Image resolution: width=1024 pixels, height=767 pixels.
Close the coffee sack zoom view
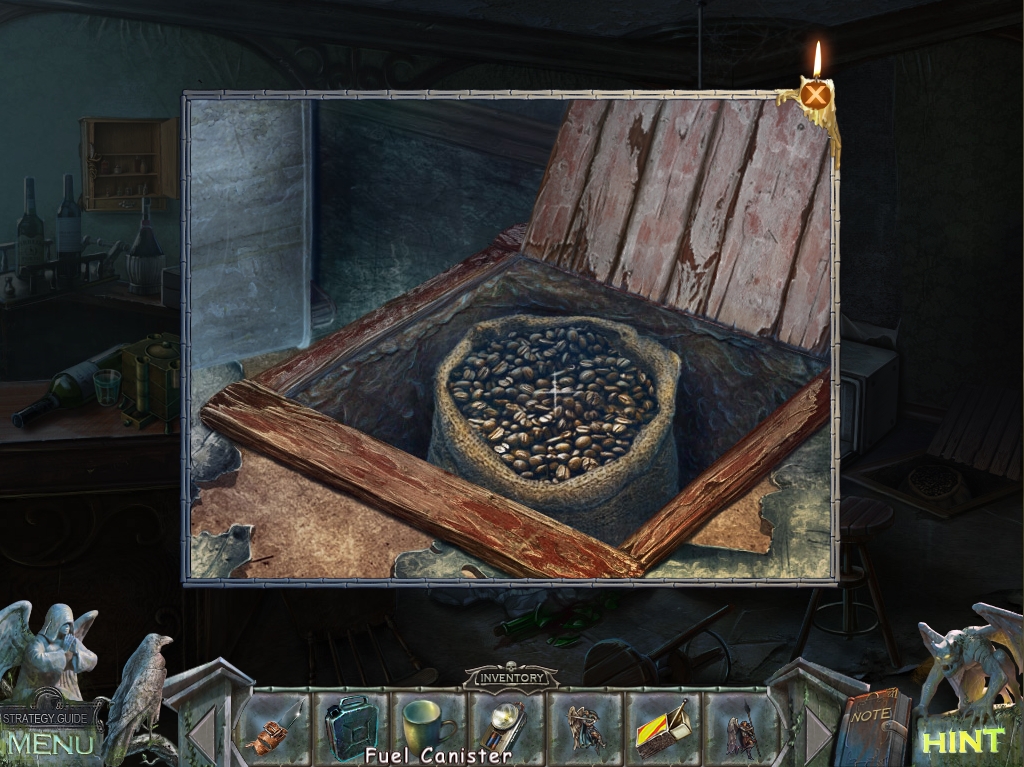(817, 95)
